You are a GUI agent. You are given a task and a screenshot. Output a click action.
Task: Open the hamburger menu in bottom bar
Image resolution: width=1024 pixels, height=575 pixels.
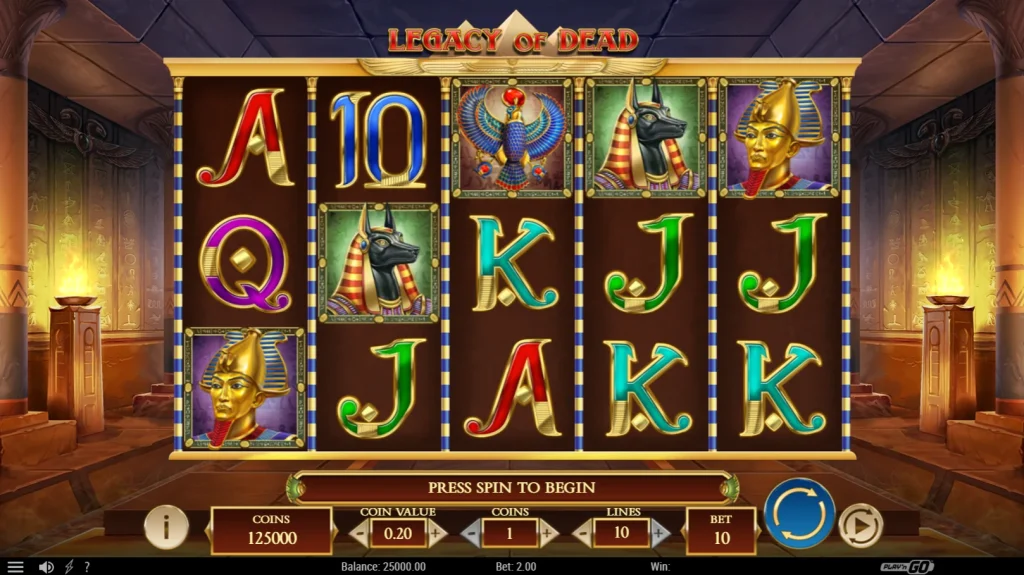coord(15,567)
